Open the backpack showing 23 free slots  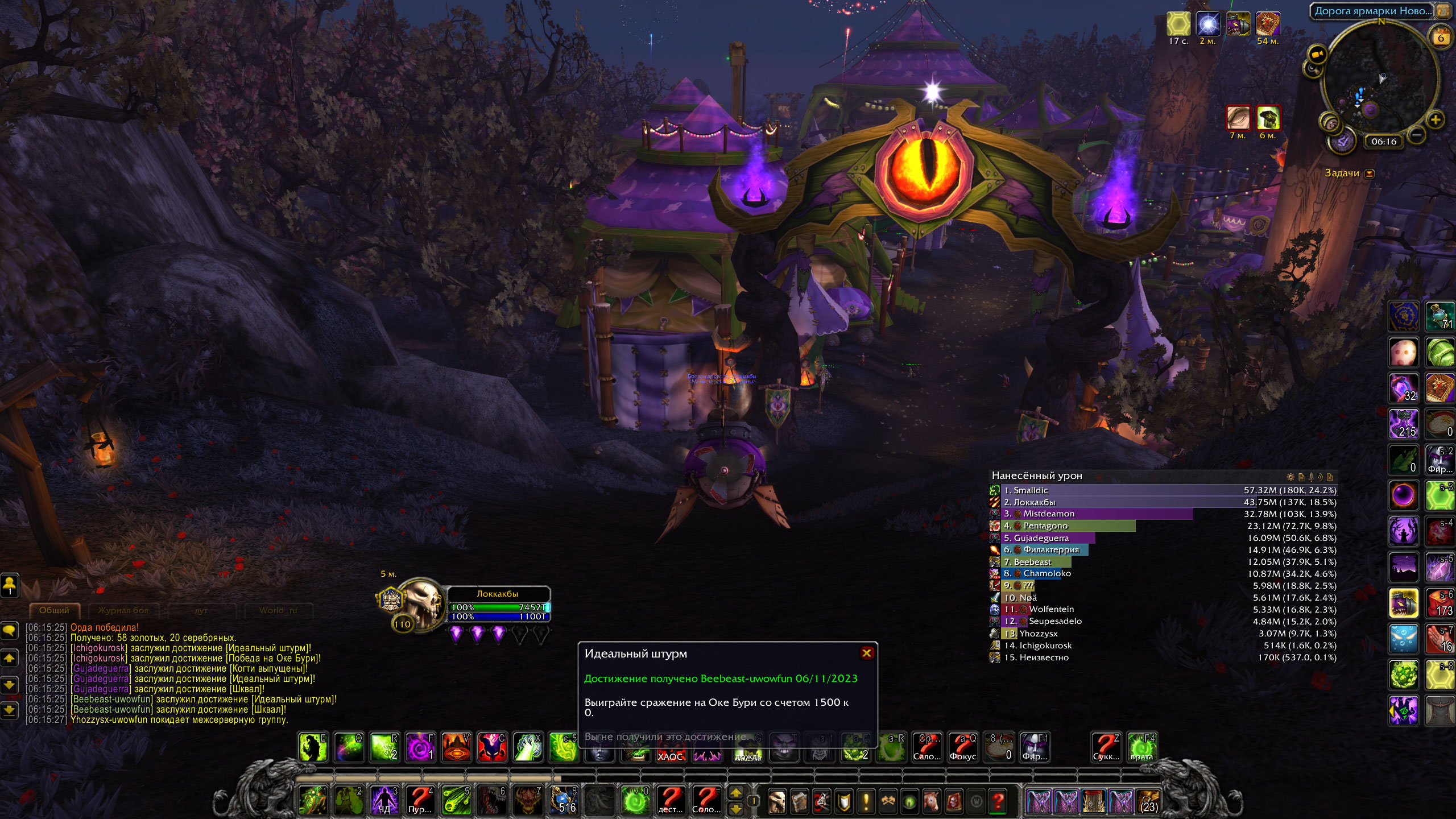coord(1148,801)
